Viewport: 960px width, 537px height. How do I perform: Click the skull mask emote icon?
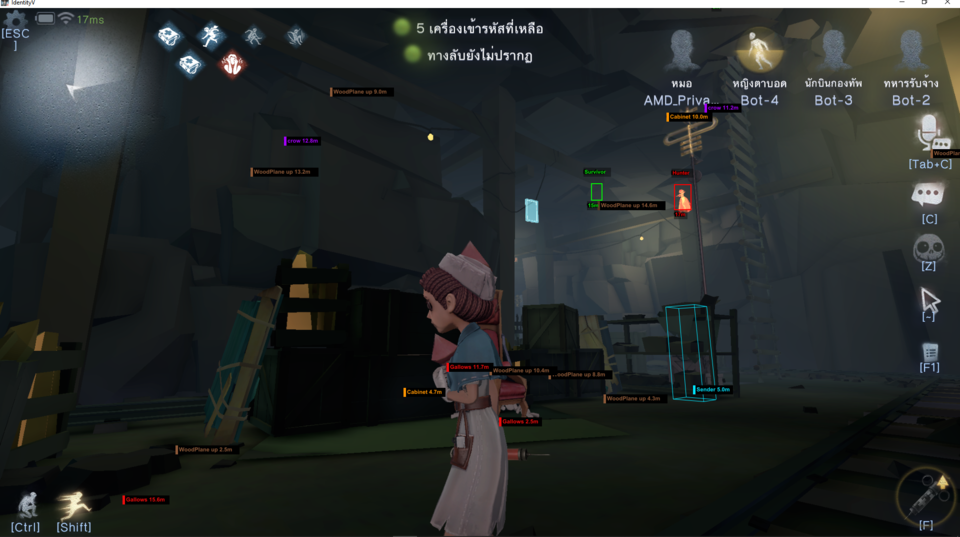point(929,246)
